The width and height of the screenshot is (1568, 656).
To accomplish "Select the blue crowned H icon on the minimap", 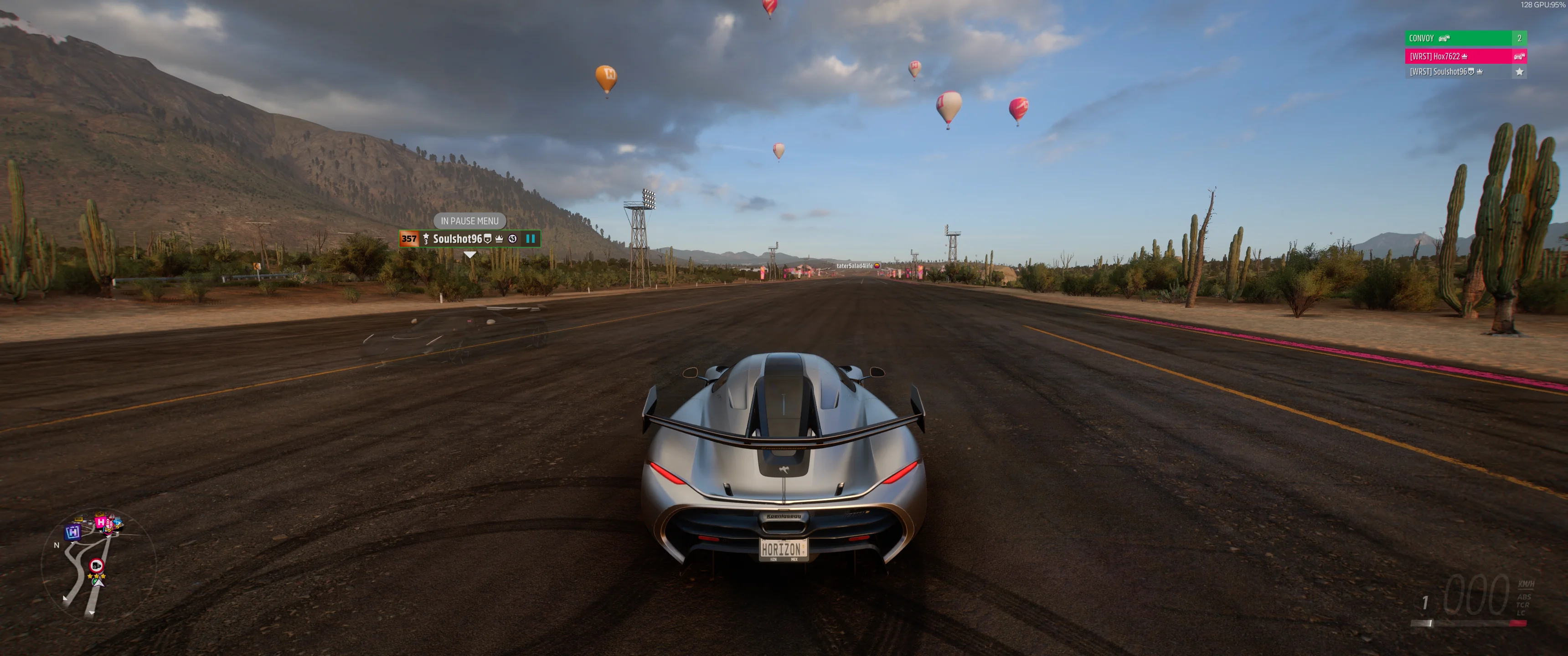I will (73, 532).
